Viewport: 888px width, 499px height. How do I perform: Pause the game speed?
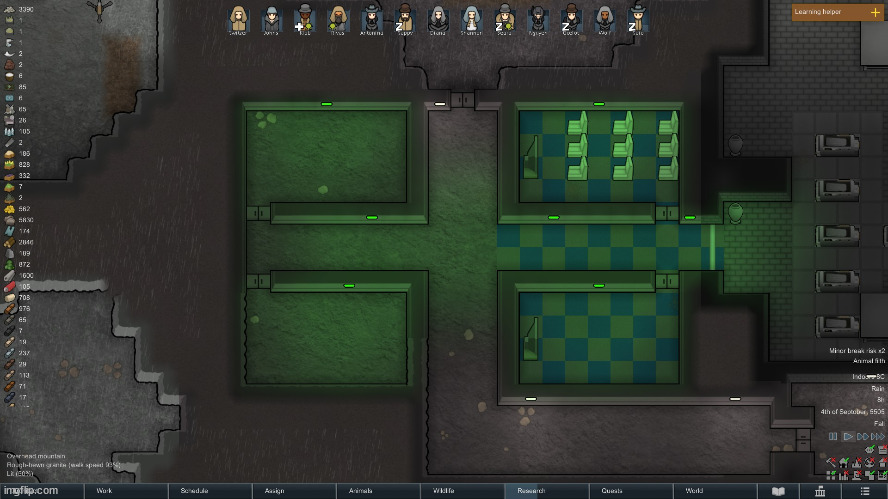pyautogui.click(x=834, y=437)
